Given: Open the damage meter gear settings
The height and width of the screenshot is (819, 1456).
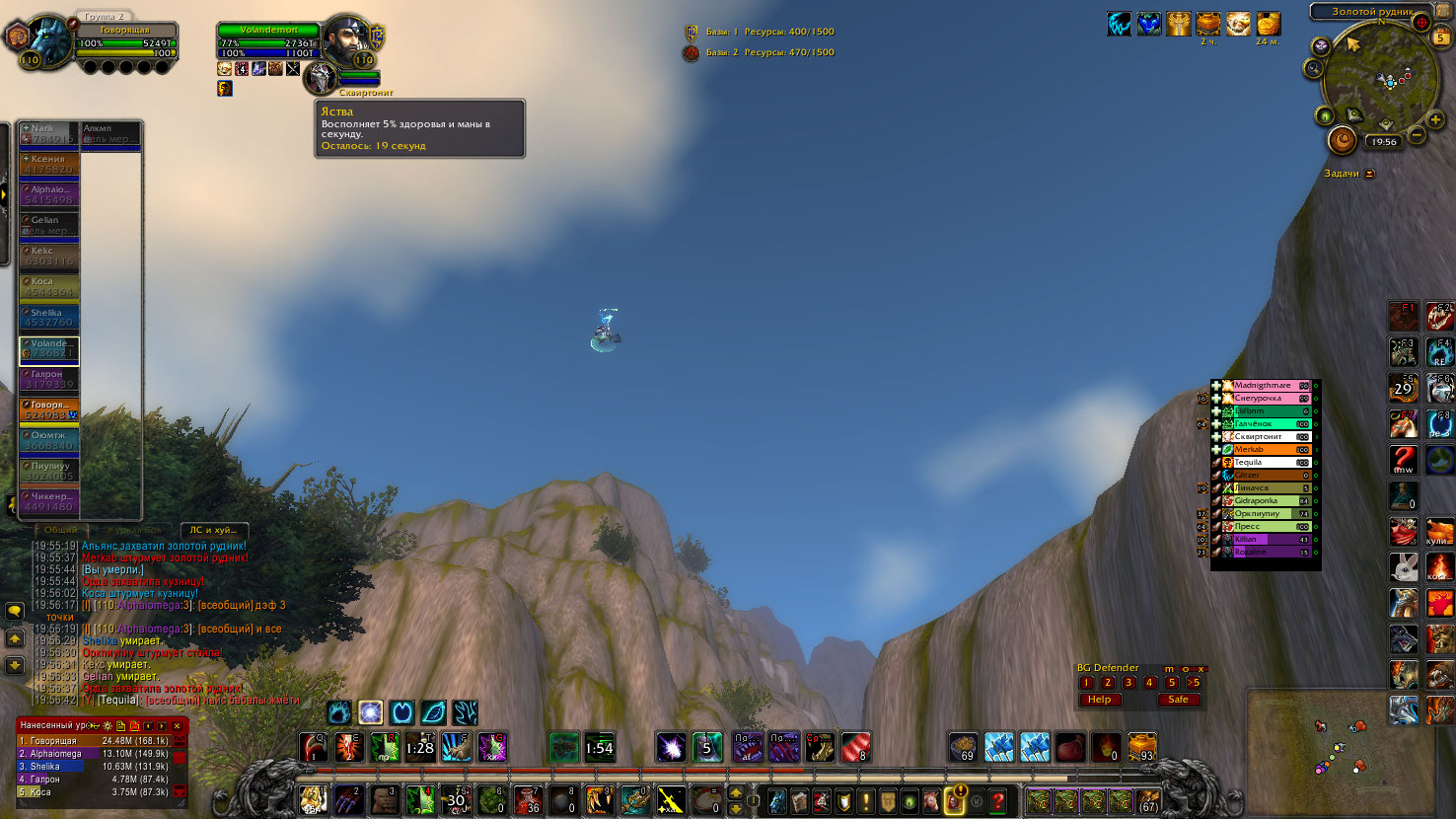Looking at the screenshot, I should coord(108,725).
